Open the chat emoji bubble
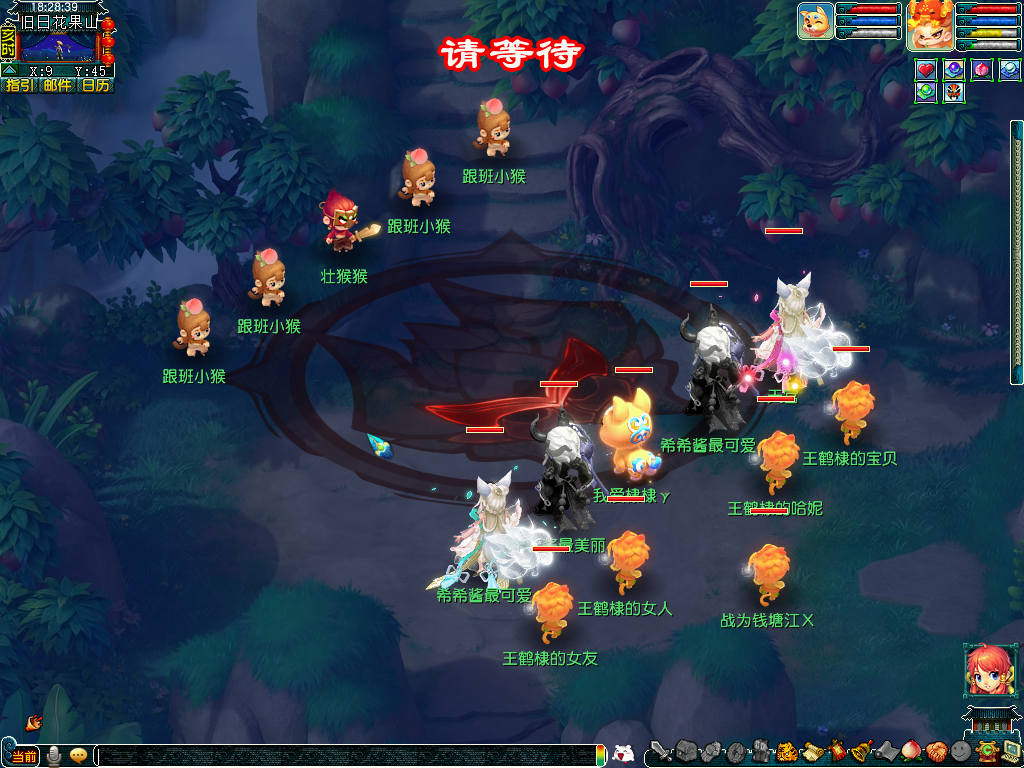Viewport: 1024px width, 768px height. click(78, 756)
